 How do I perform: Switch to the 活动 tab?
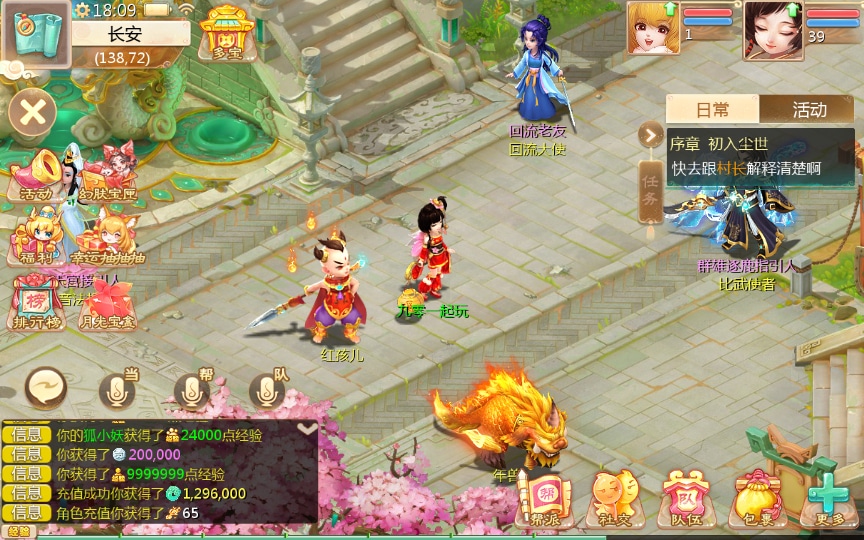pos(808,109)
